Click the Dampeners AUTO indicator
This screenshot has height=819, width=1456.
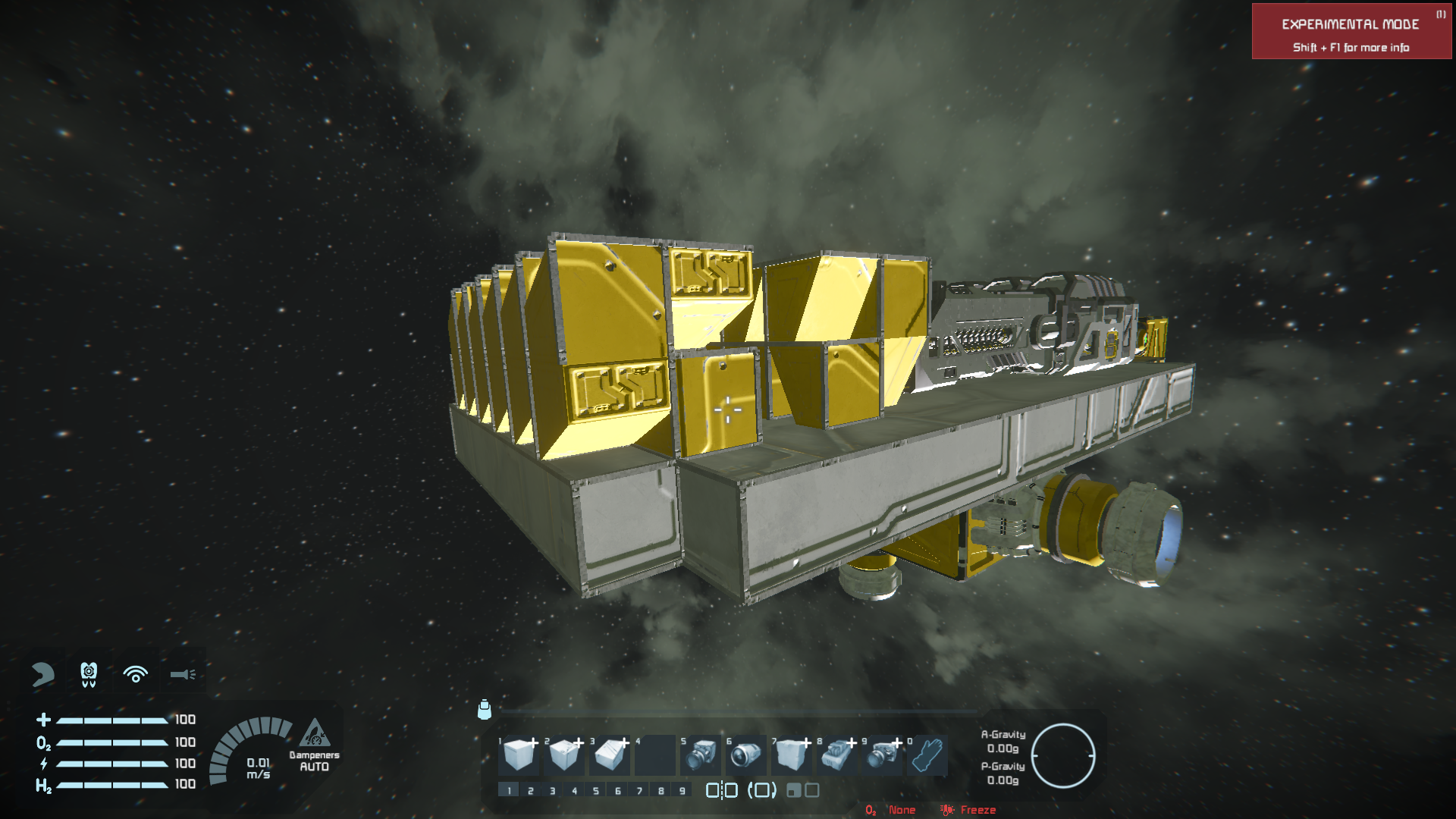tap(314, 746)
